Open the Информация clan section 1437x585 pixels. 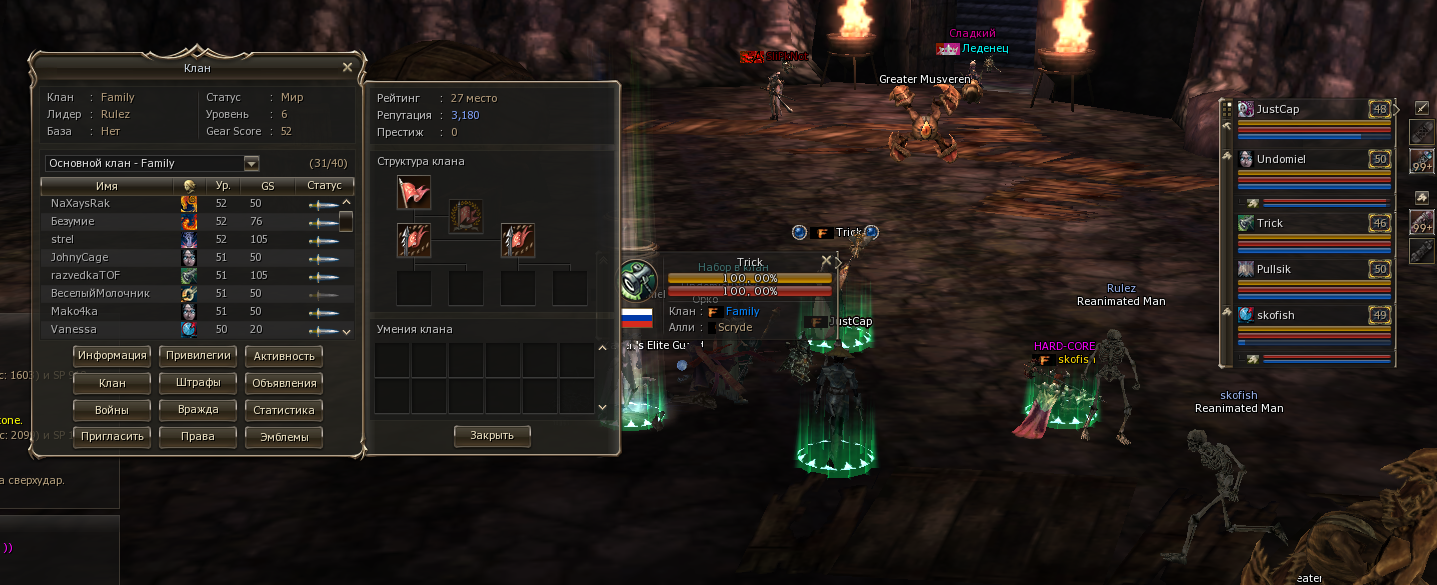(112, 356)
